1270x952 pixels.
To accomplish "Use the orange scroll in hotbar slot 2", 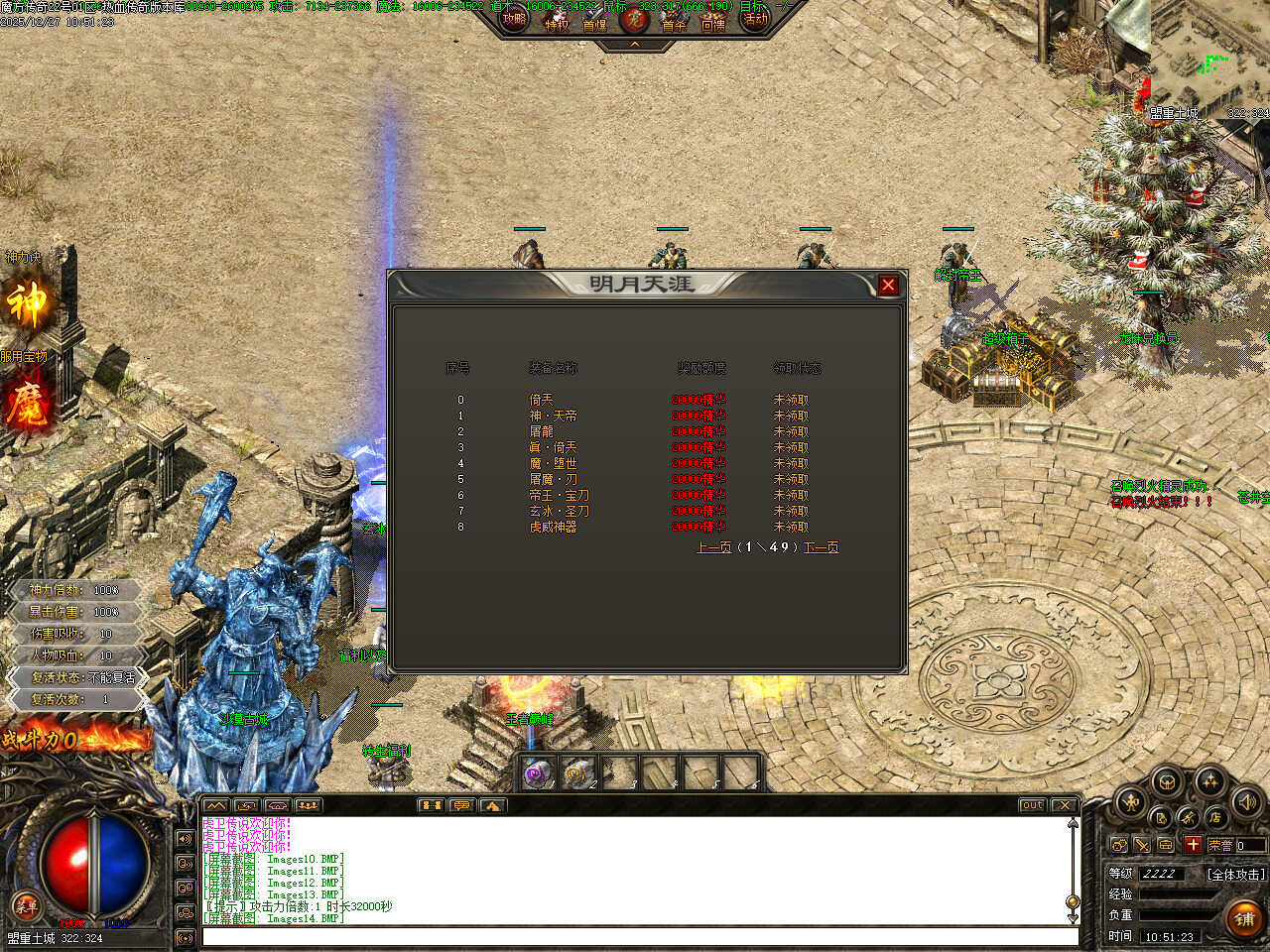I will coord(578,773).
